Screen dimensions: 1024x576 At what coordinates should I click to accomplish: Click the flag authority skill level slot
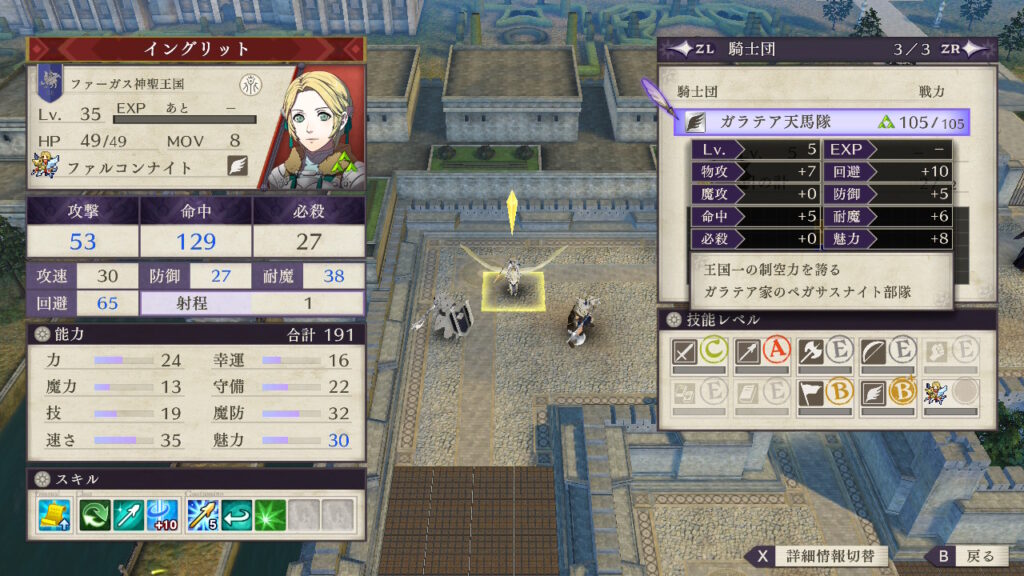(826, 393)
